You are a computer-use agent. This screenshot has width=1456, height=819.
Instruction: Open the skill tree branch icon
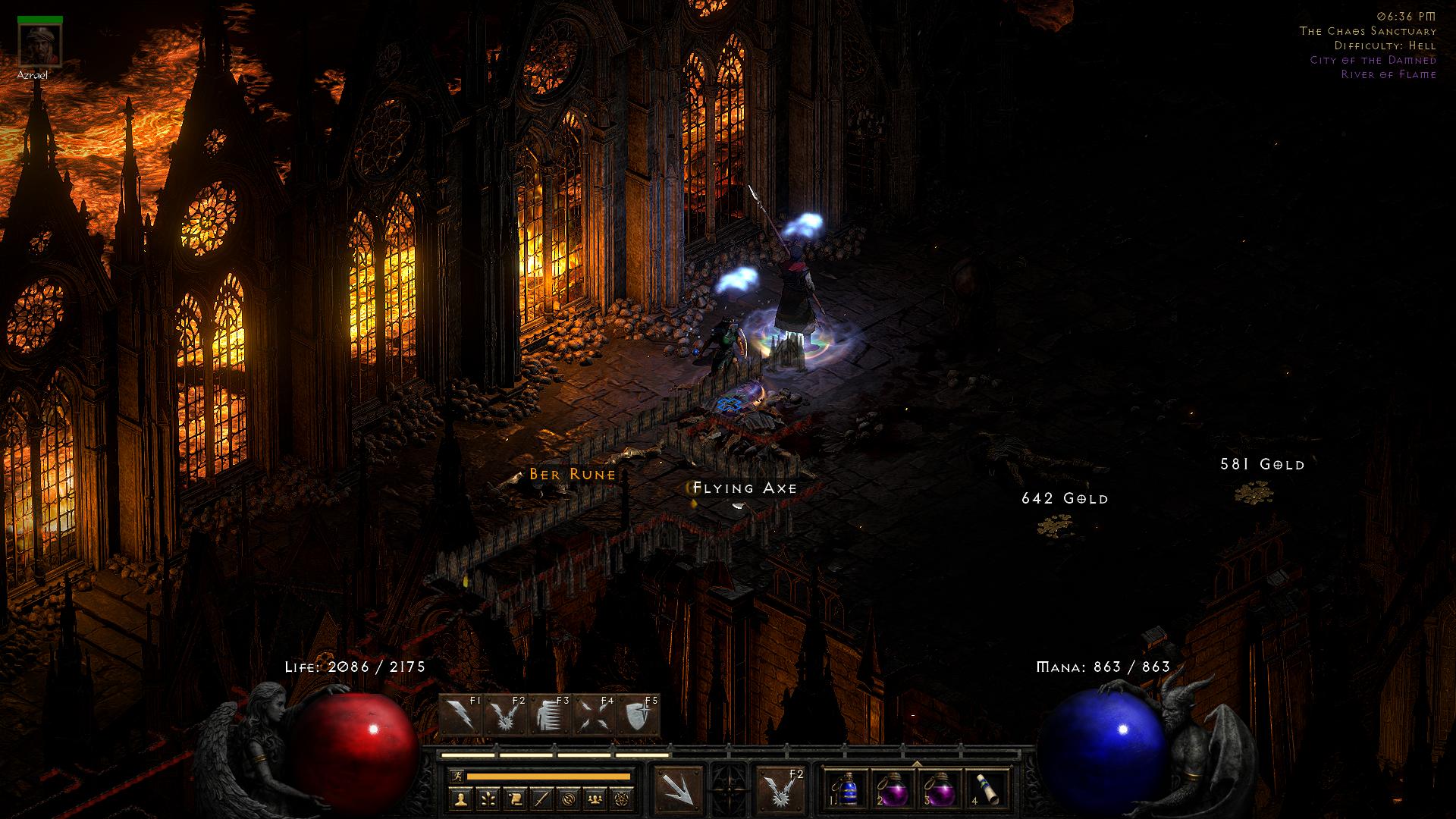click(x=488, y=799)
